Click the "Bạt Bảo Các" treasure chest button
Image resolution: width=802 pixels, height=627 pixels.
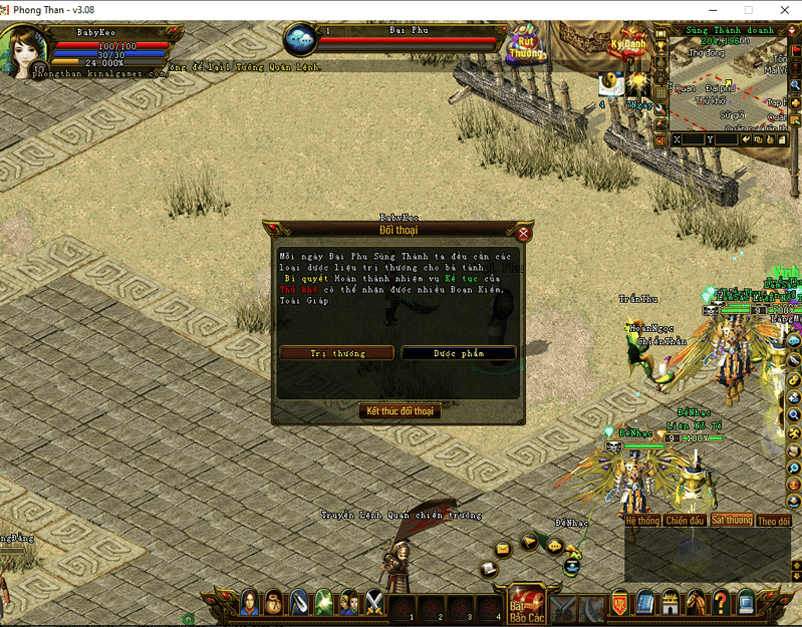tap(526, 603)
